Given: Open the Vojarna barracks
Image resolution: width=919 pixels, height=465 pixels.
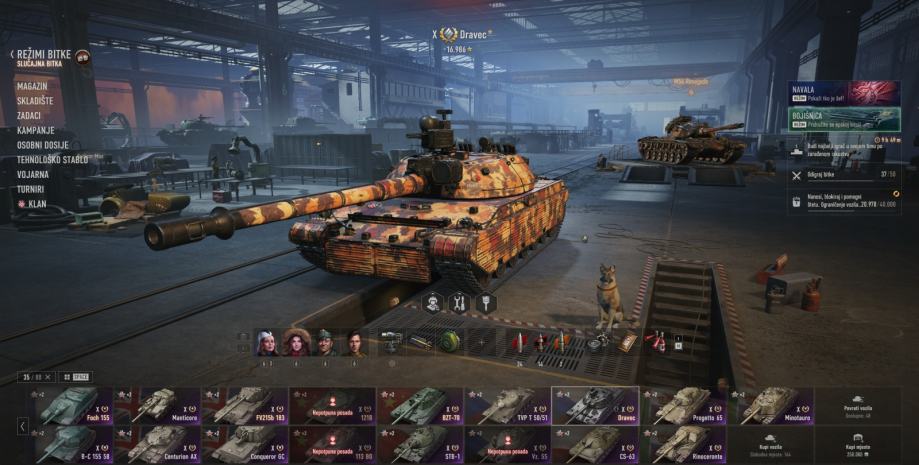Looking at the screenshot, I should click(33, 174).
